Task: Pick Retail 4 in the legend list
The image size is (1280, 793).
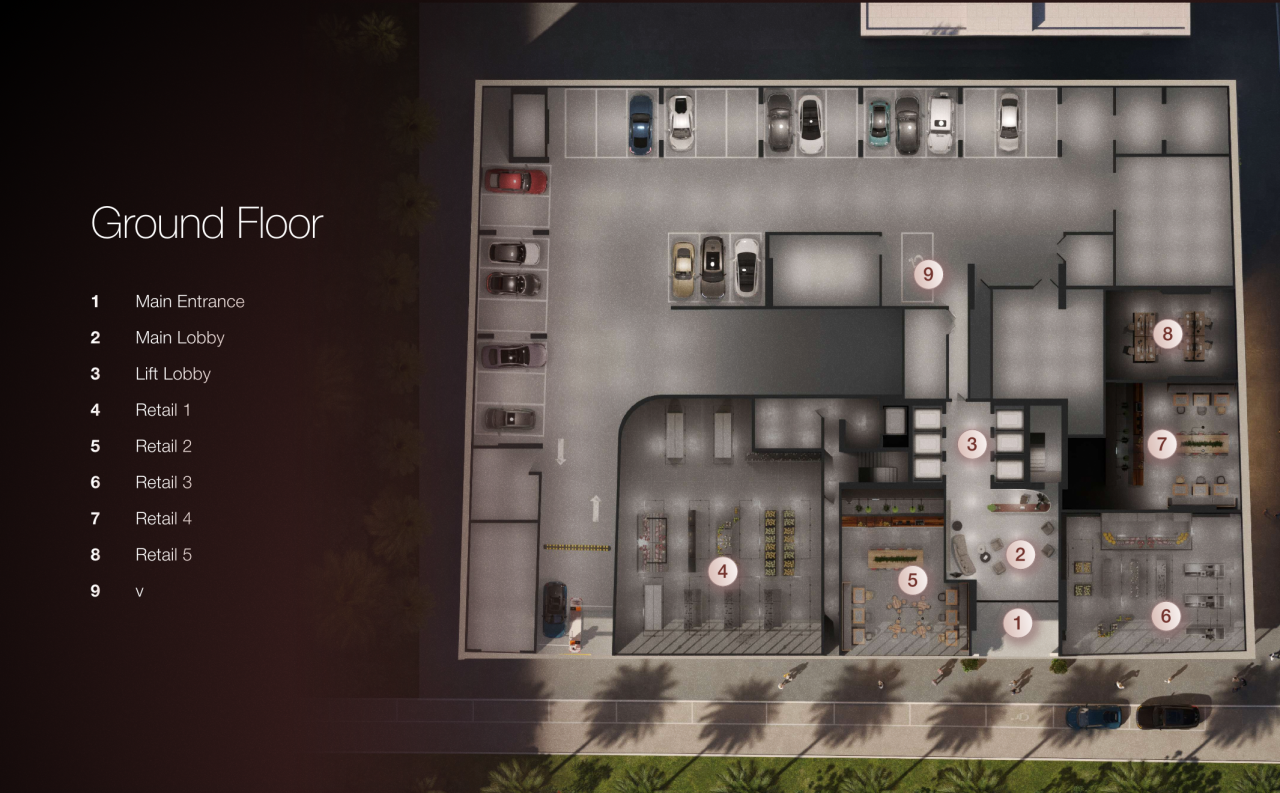Action: pos(163,518)
